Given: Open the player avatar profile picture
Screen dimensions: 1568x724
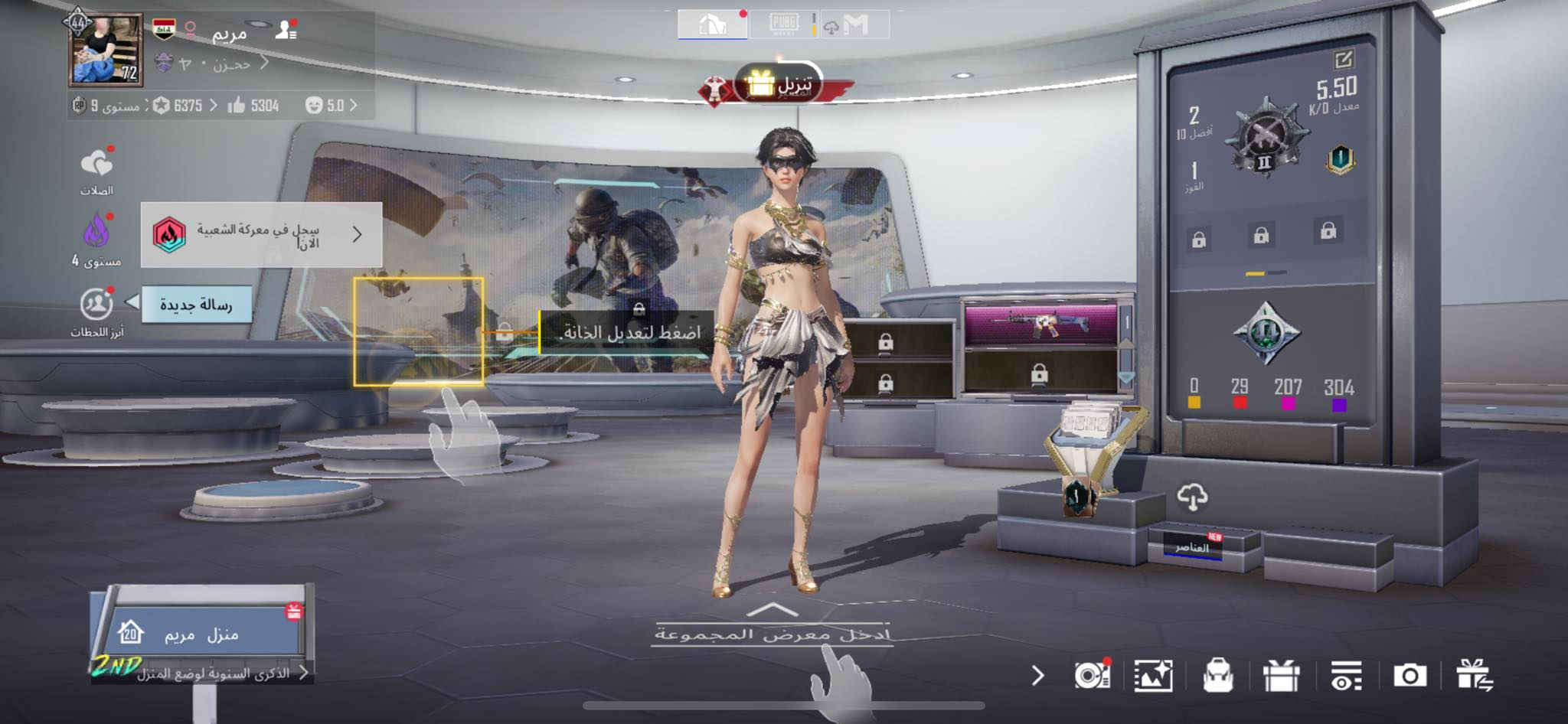Looking at the screenshot, I should (106, 51).
